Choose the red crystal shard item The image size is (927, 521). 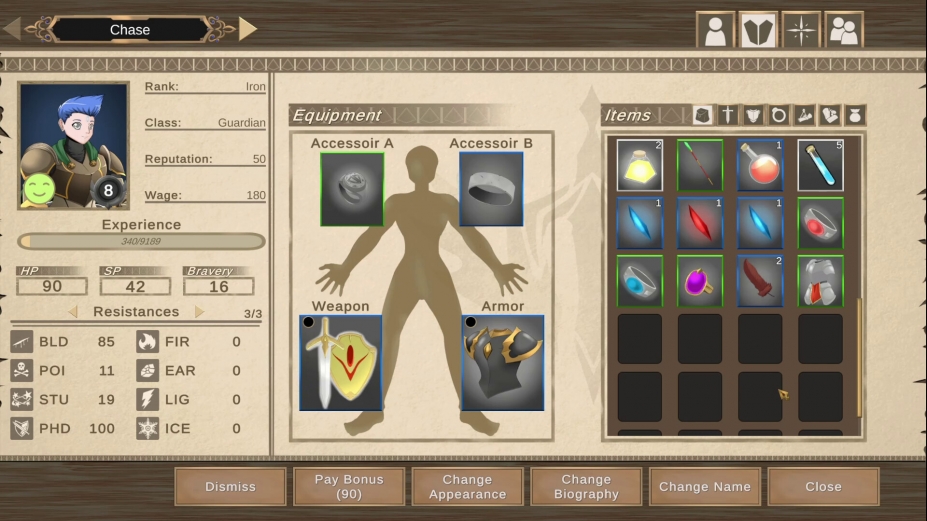click(x=699, y=223)
